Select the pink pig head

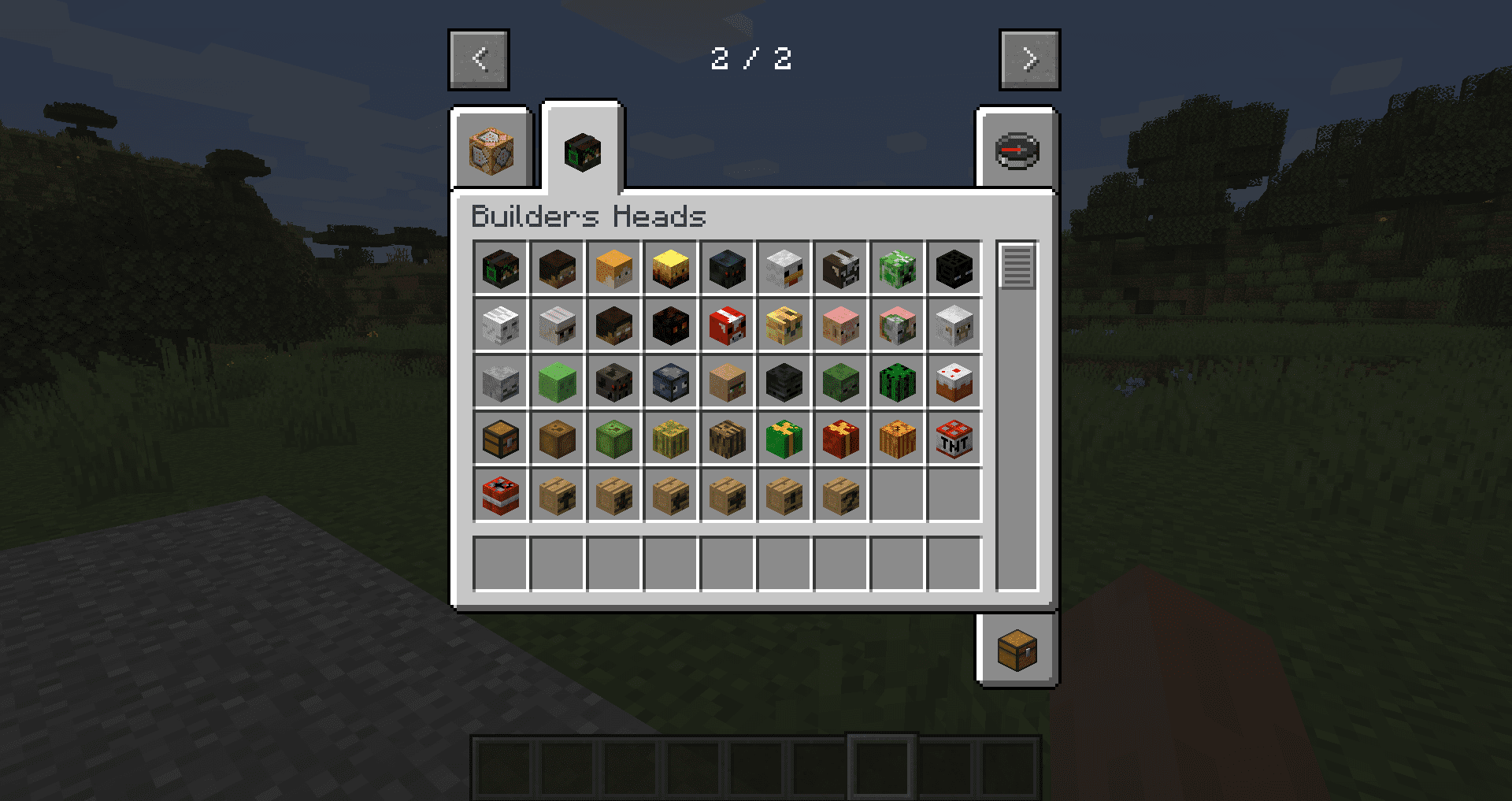[x=841, y=325]
